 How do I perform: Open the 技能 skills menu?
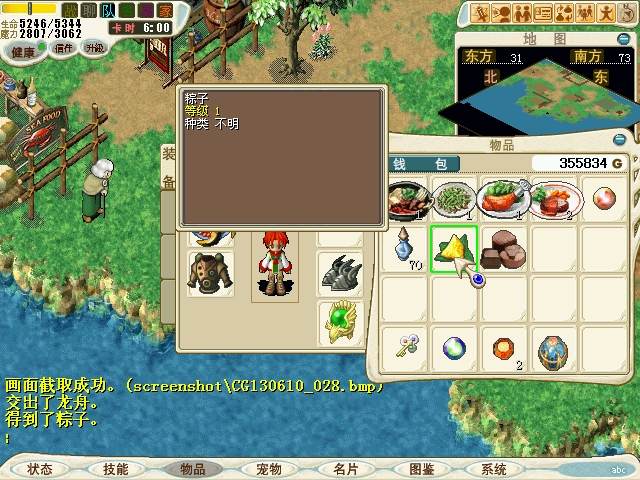coord(115,469)
